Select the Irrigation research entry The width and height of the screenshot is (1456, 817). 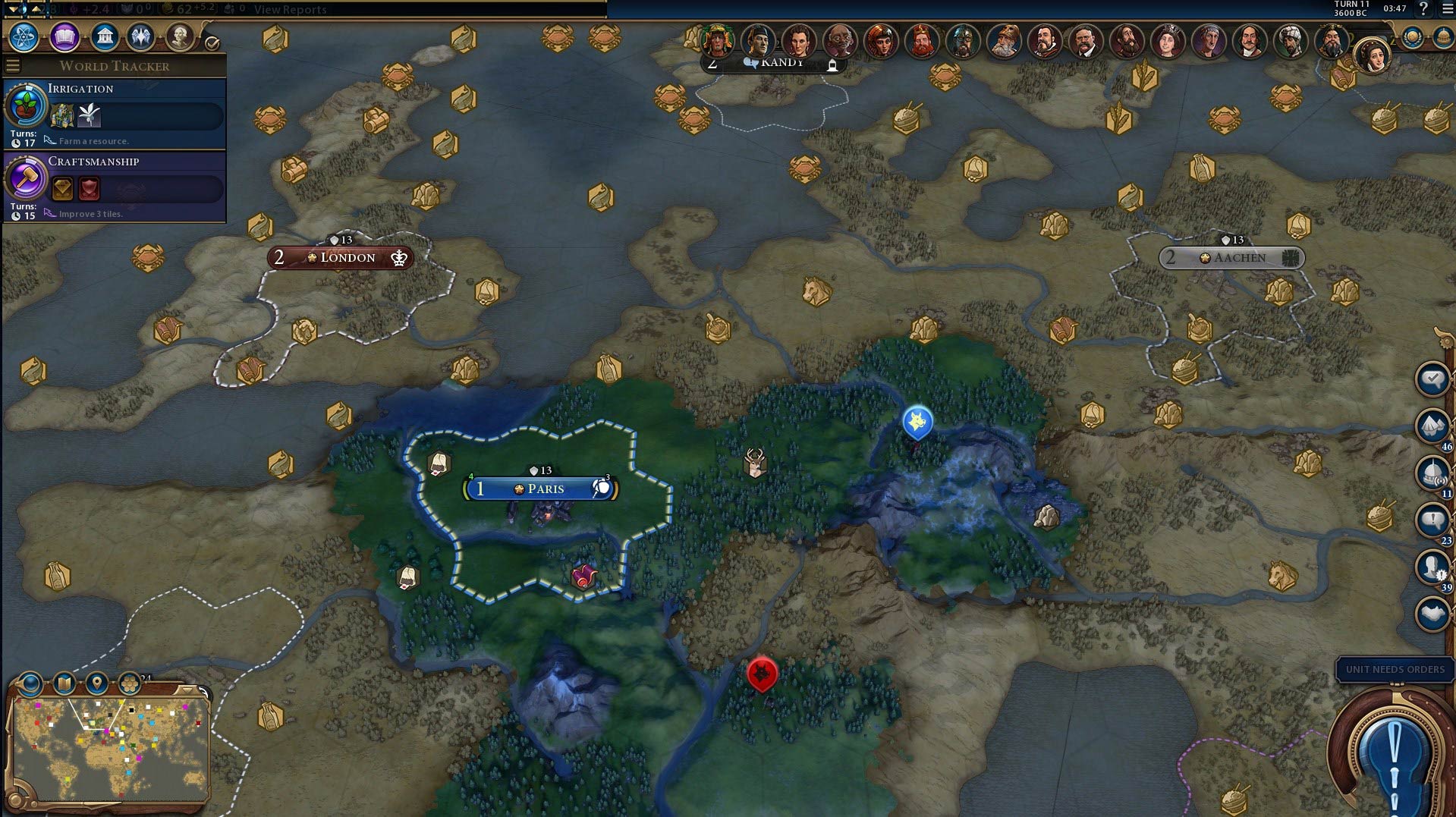point(115,115)
